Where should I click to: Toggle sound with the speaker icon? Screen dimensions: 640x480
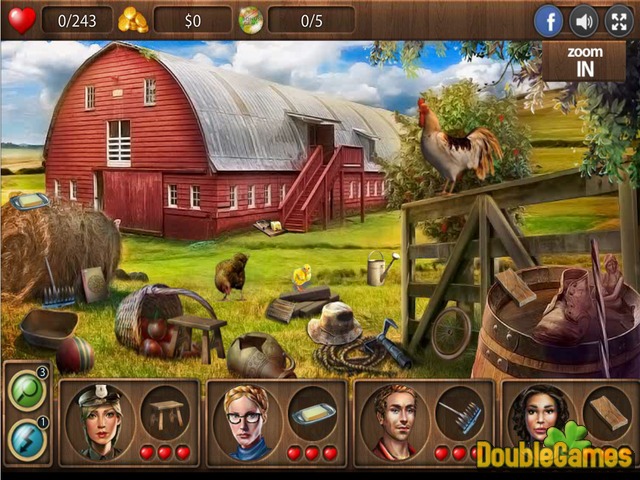click(583, 20)
